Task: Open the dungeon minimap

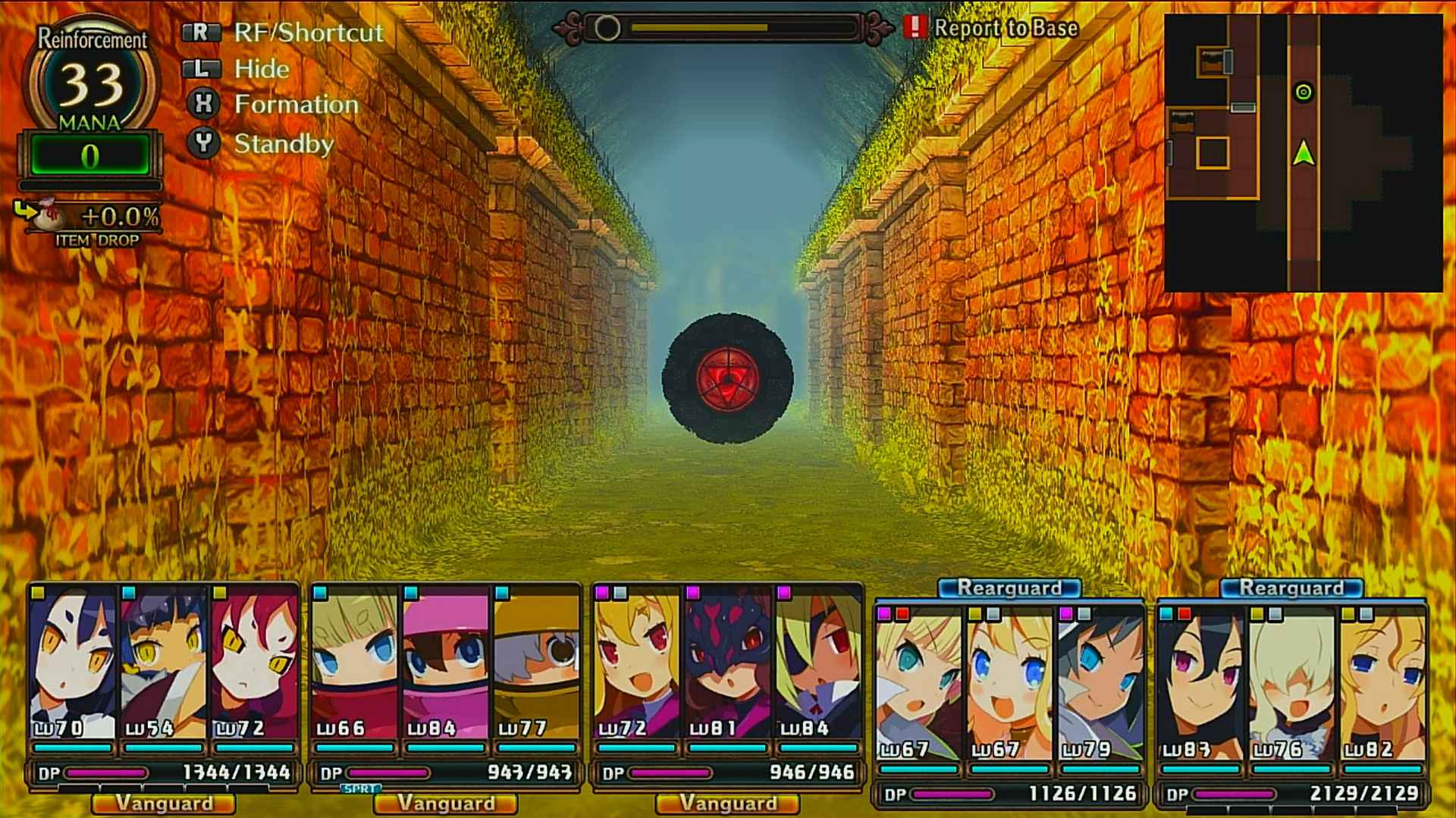Action: tap(1303, 152)
